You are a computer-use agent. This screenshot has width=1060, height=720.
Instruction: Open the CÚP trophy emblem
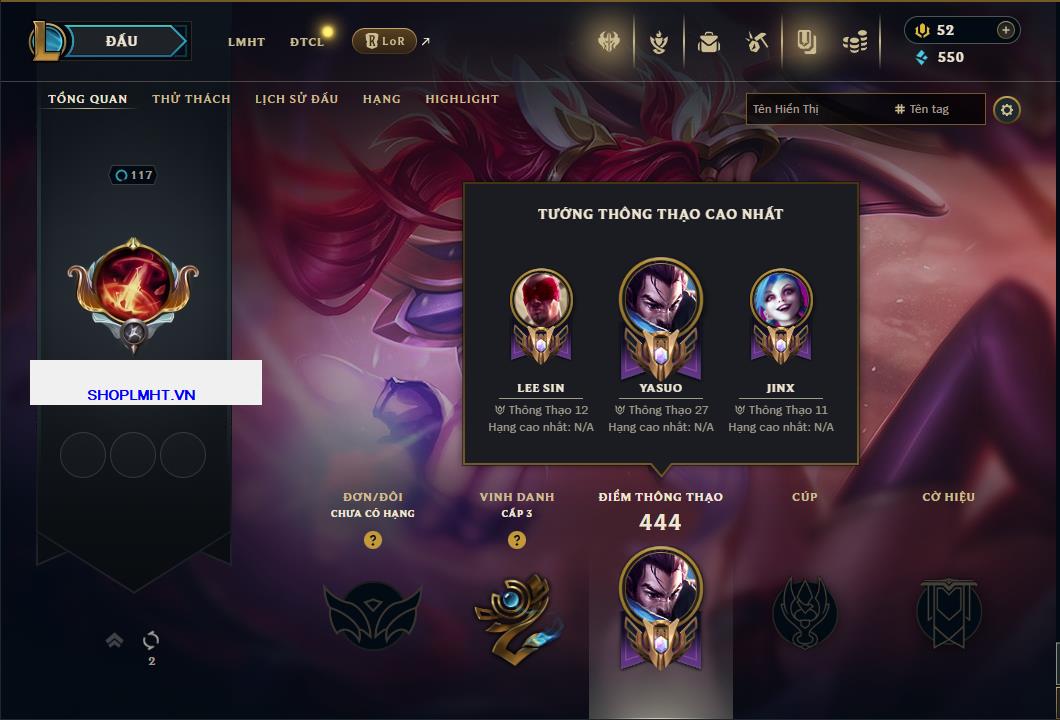[803, 612]
